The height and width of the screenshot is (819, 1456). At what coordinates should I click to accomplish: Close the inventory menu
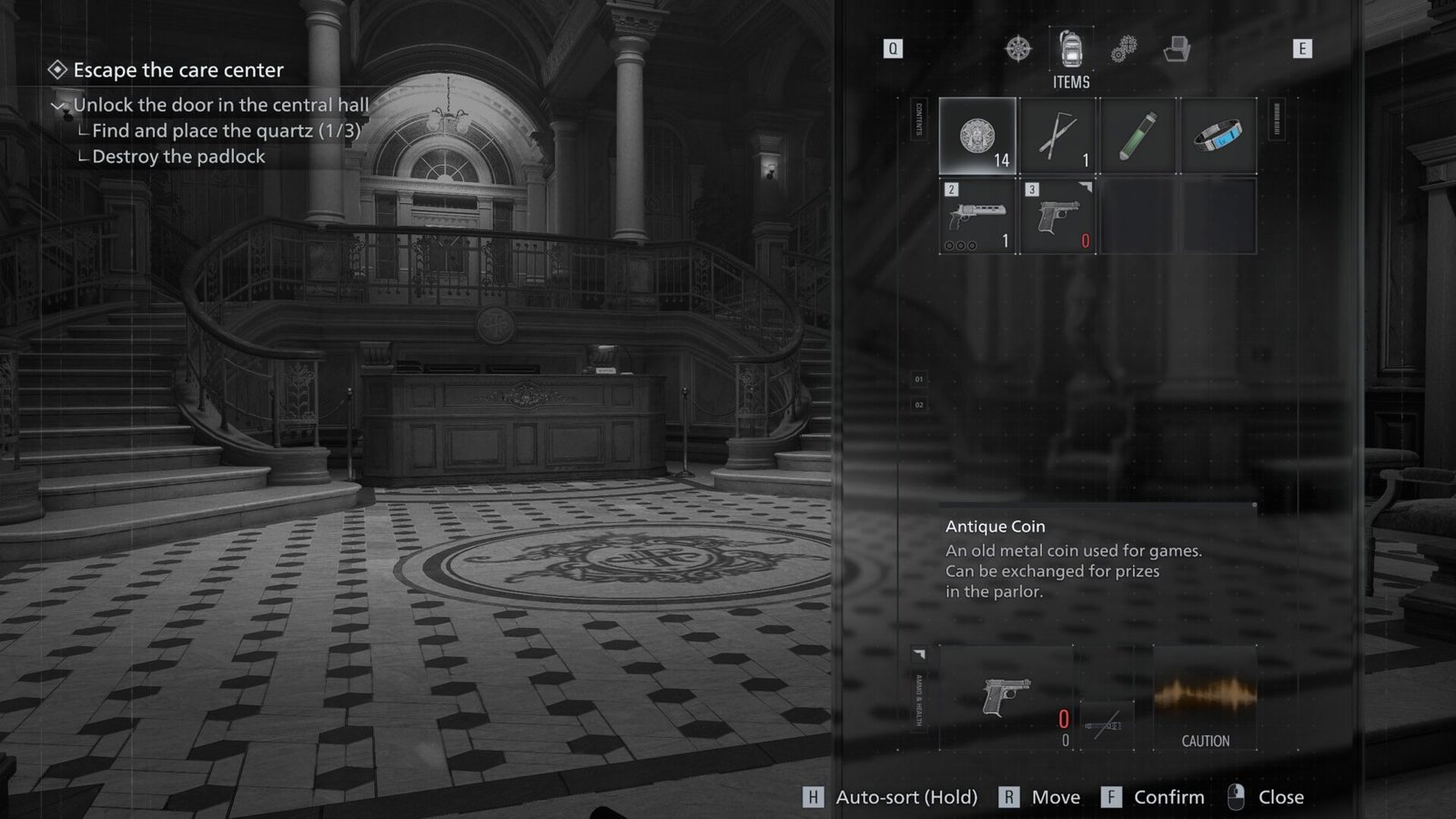click(x=1266, y=797)
